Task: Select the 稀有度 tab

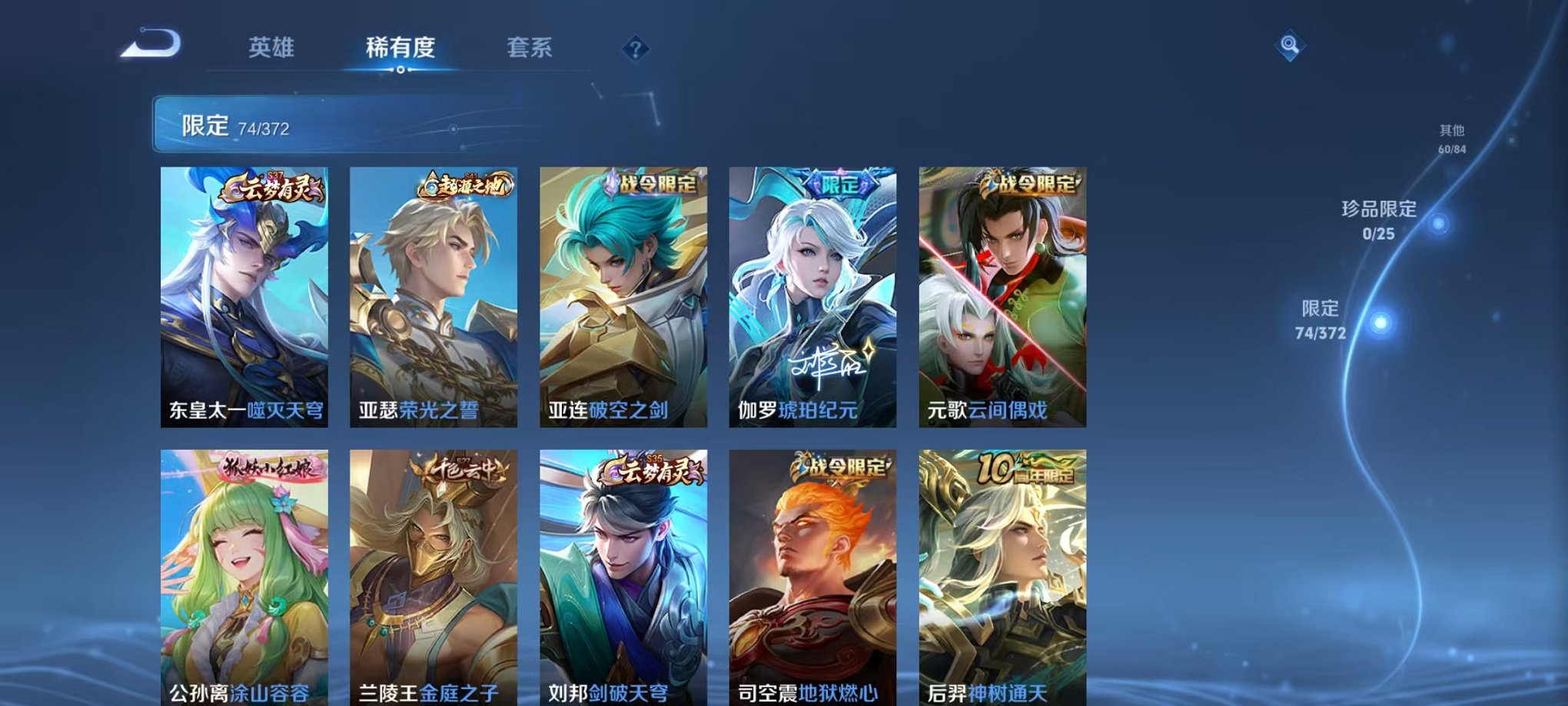Action: point(399,46)
